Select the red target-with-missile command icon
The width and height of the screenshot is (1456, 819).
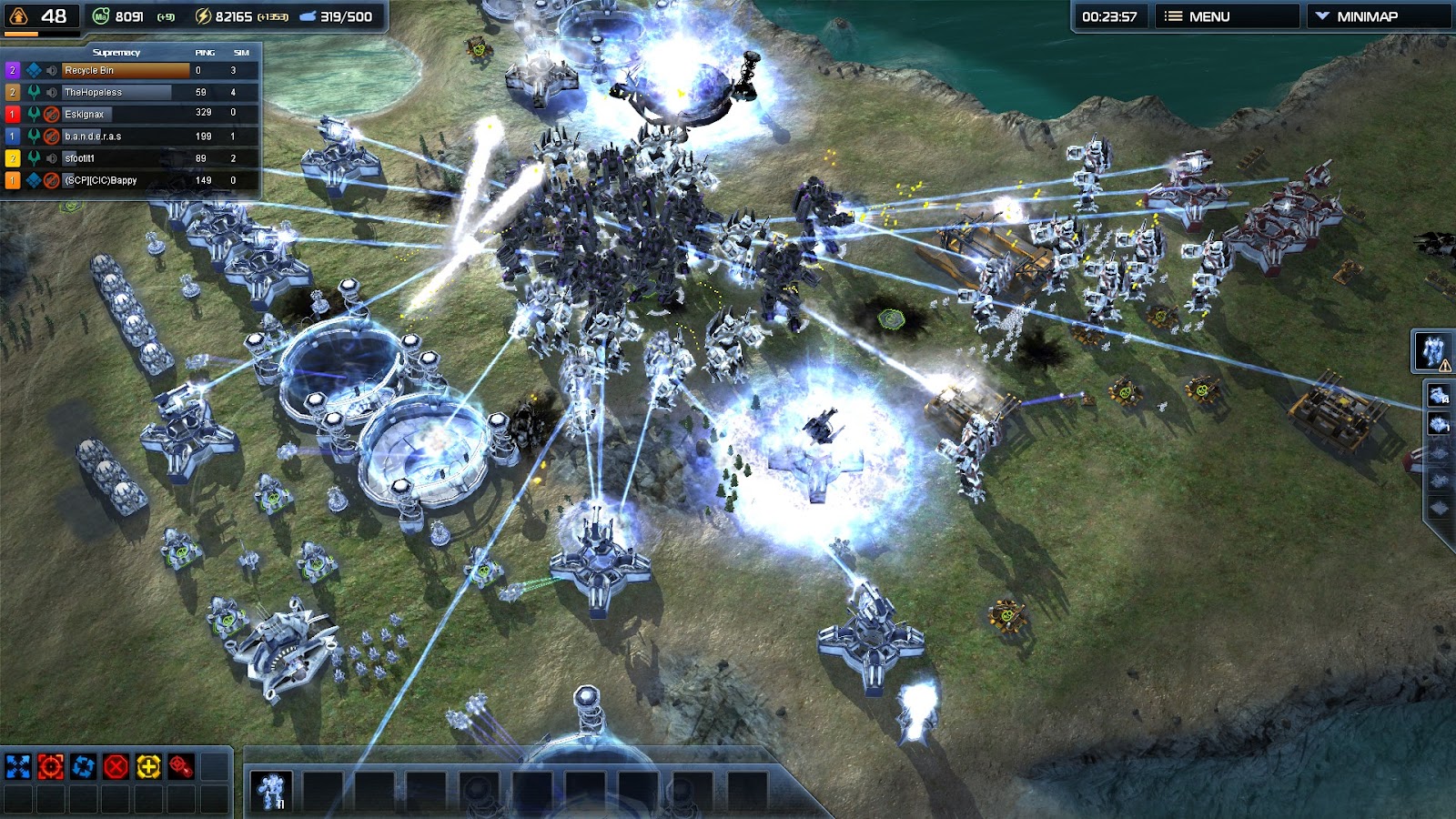point(182,766)
